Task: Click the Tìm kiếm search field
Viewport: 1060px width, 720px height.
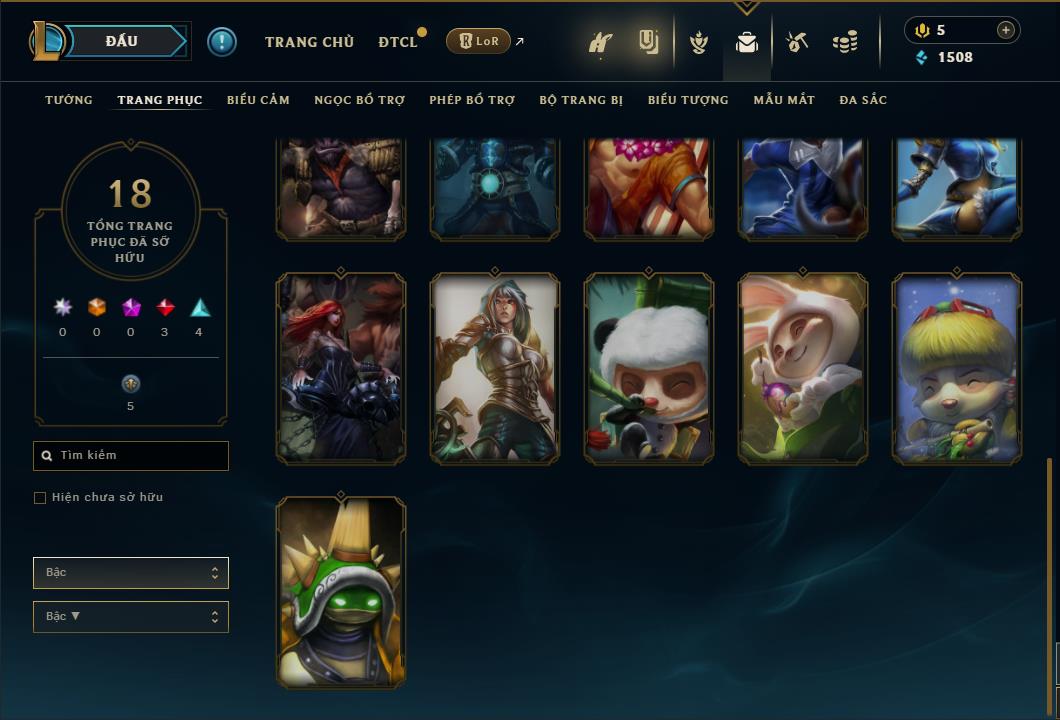Action: (131, 456)
